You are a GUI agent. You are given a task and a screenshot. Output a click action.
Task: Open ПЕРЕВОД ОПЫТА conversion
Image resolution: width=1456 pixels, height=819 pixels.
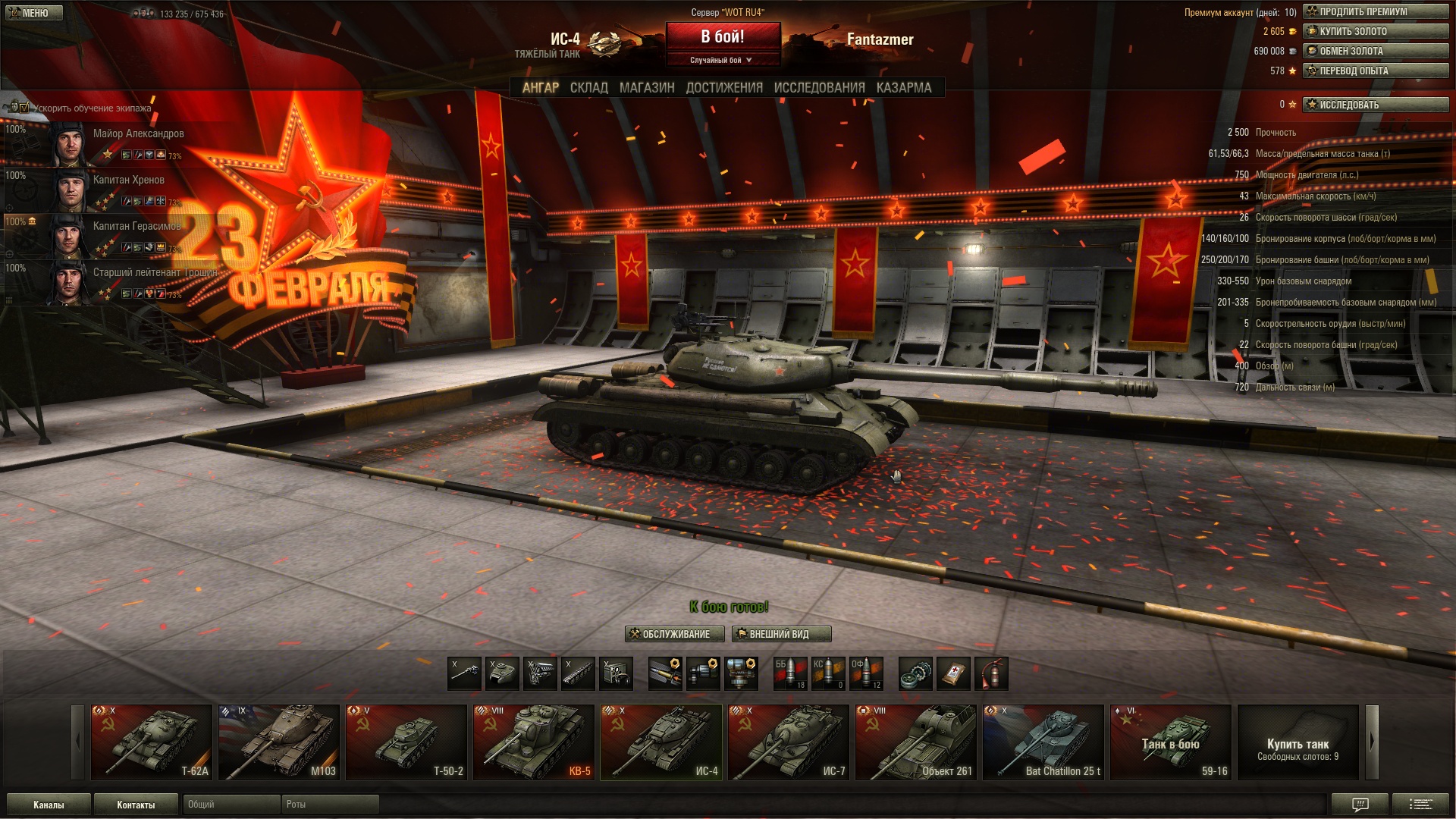[x=1375, y=71]
